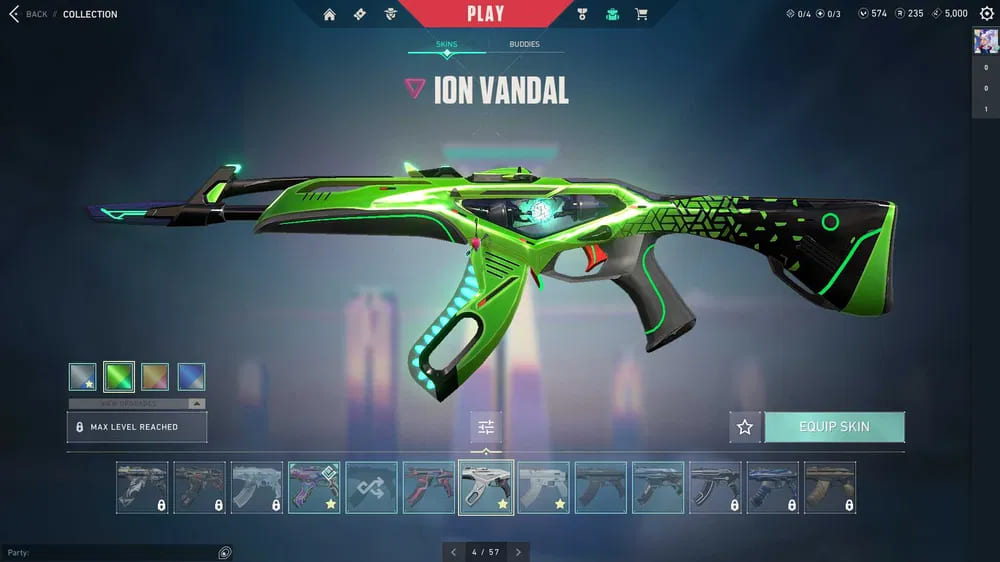
Task: Select the random shuffle skin tile
Action: [371, 487]
